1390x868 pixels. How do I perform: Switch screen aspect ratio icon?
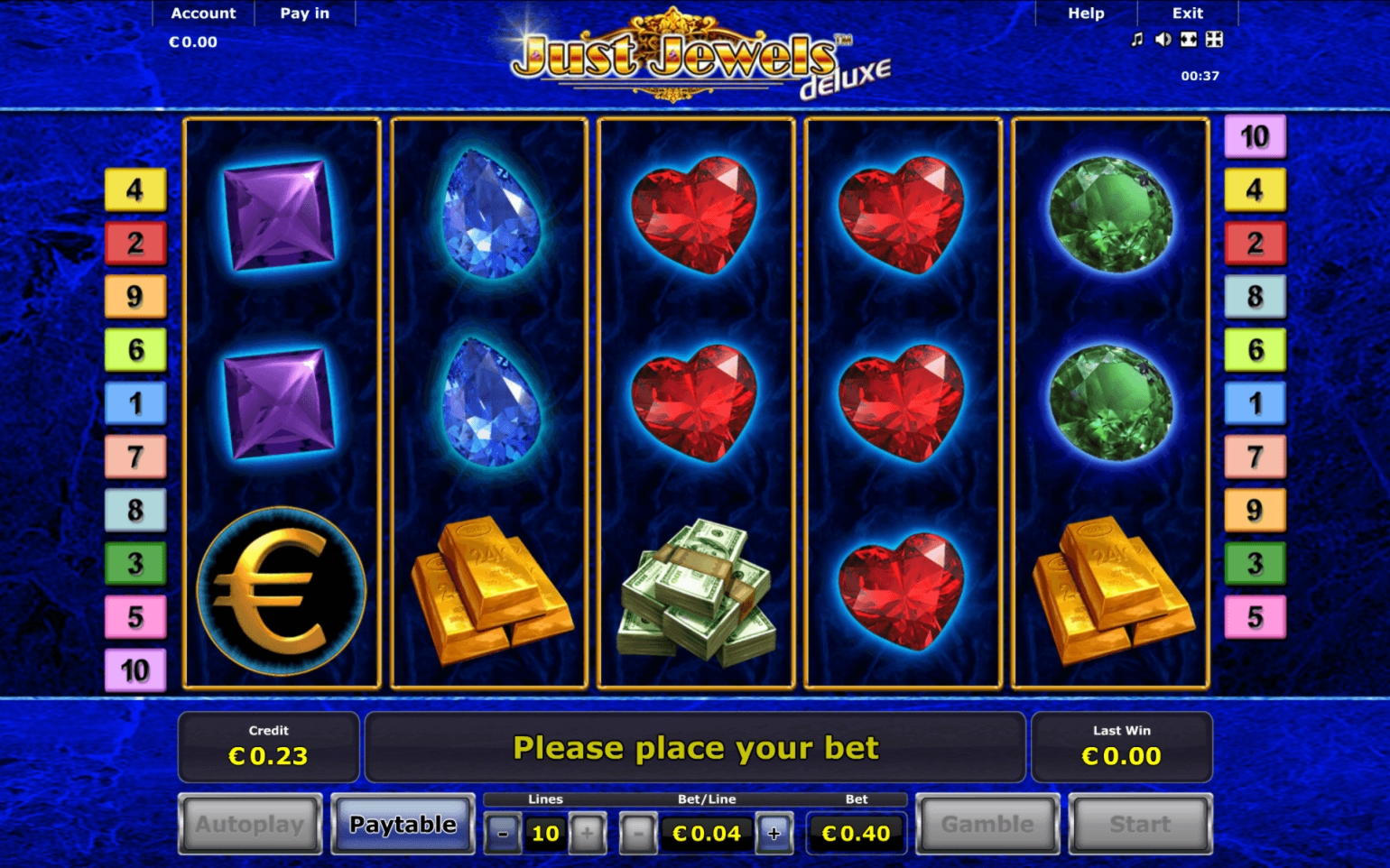click(x=1190, y=40)
